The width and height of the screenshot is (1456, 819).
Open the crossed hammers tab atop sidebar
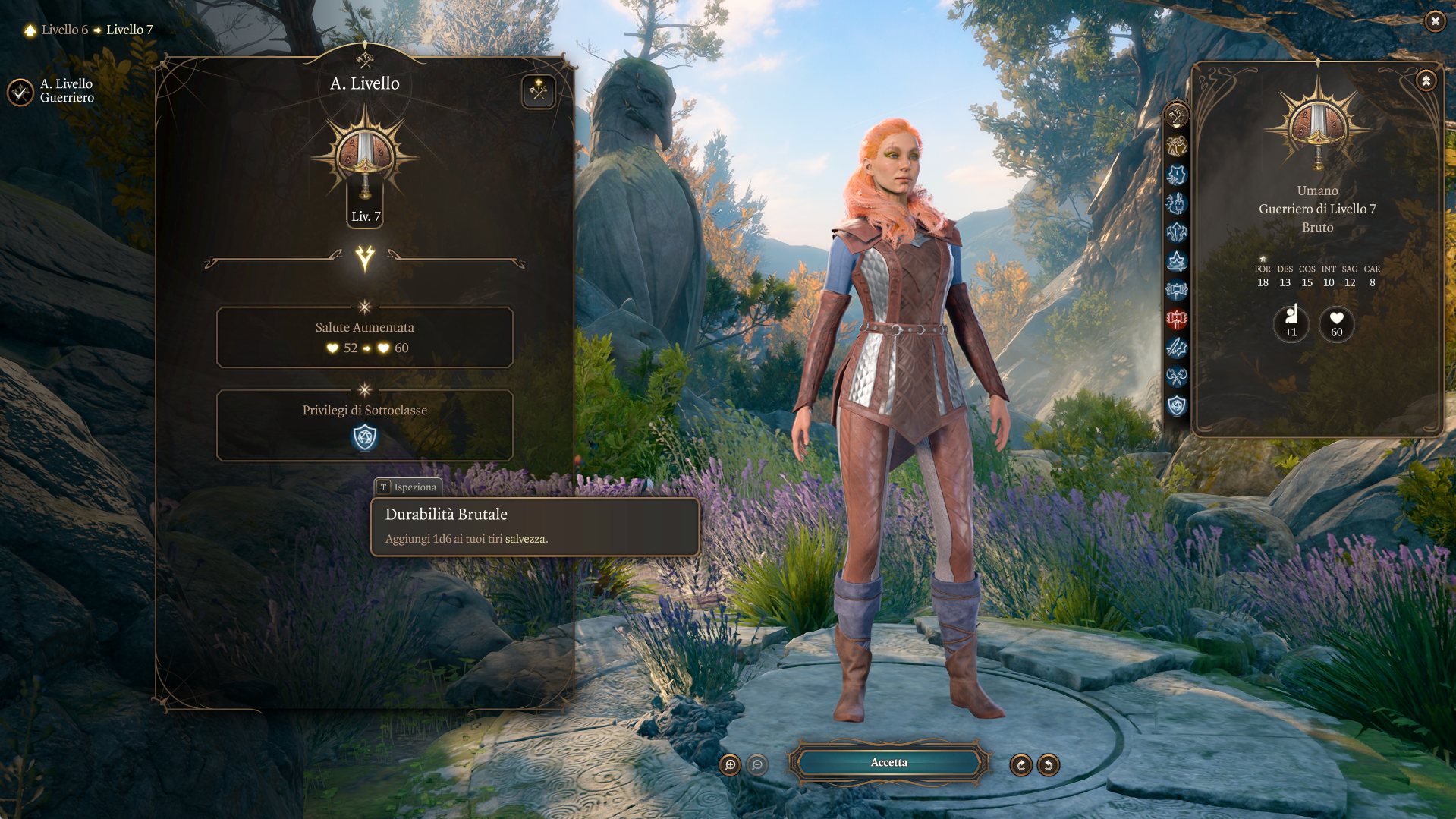pyautogui.click(x=1176, y=116)
